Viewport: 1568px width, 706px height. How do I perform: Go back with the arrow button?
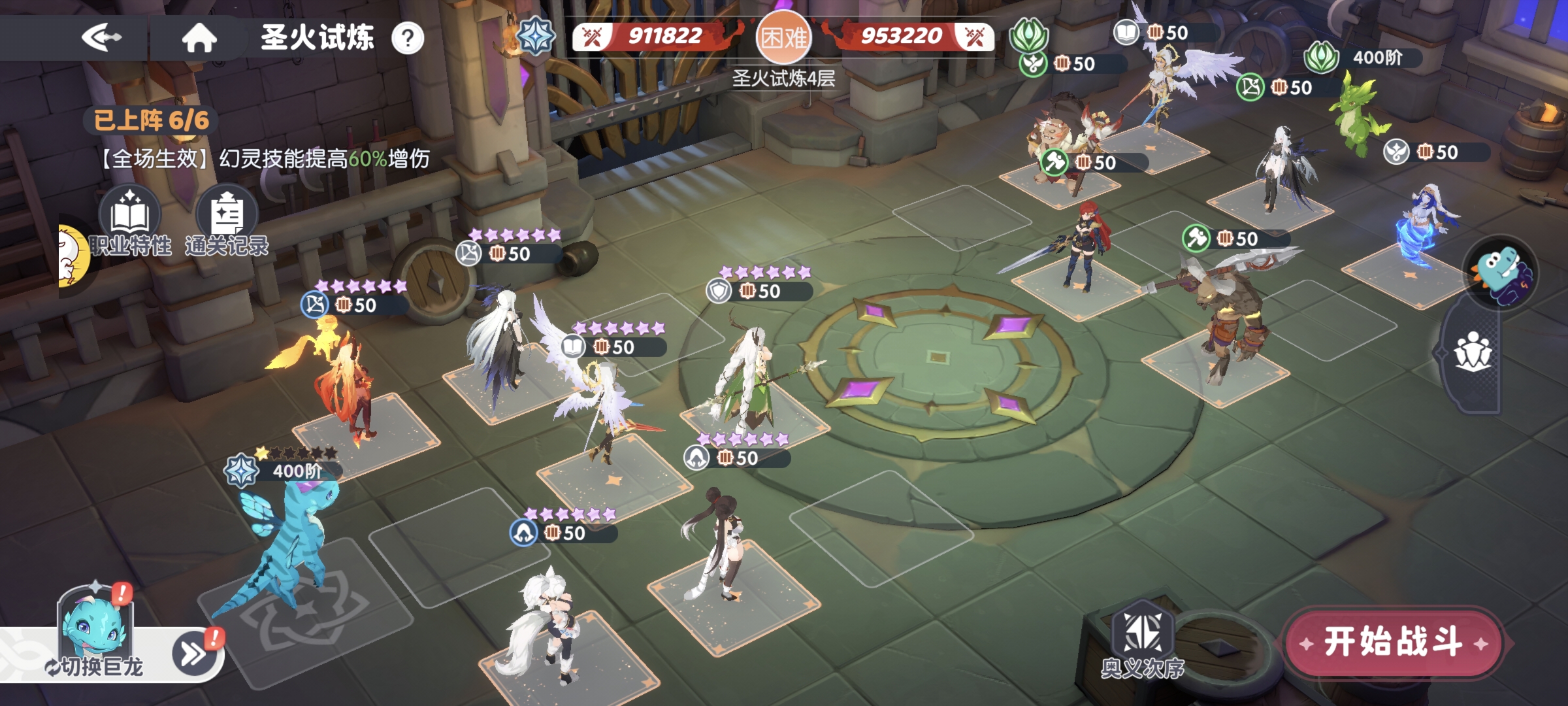[101, 37]
